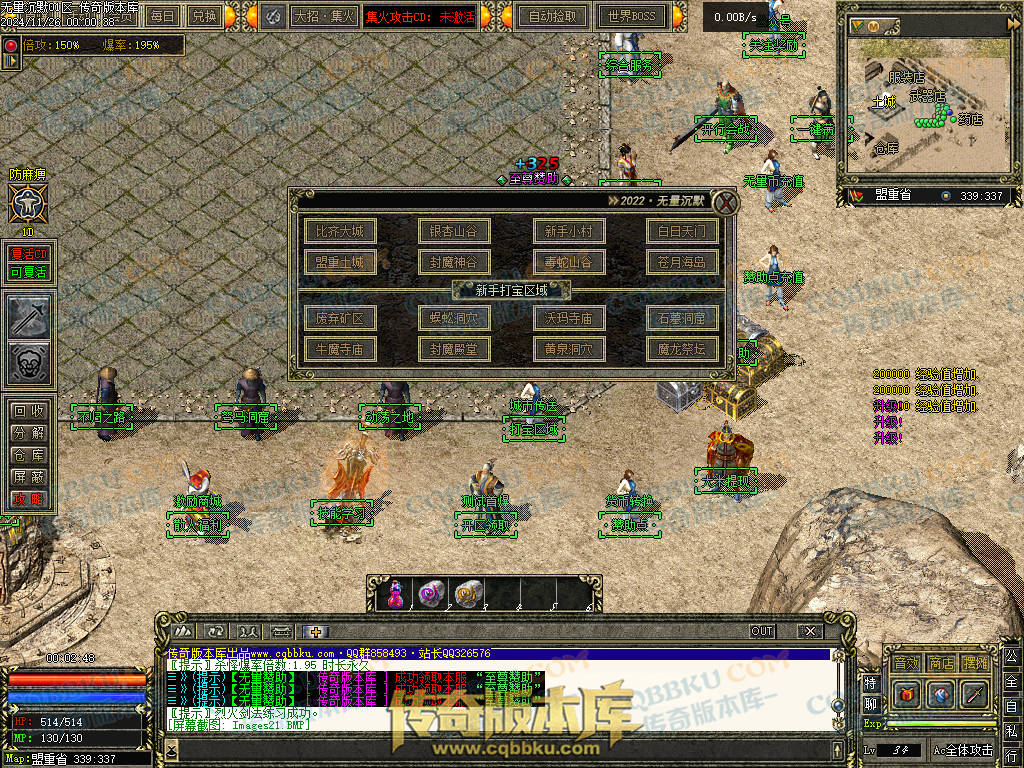
Task: Click the 回收 recycle button
Action: click(28, 411)
